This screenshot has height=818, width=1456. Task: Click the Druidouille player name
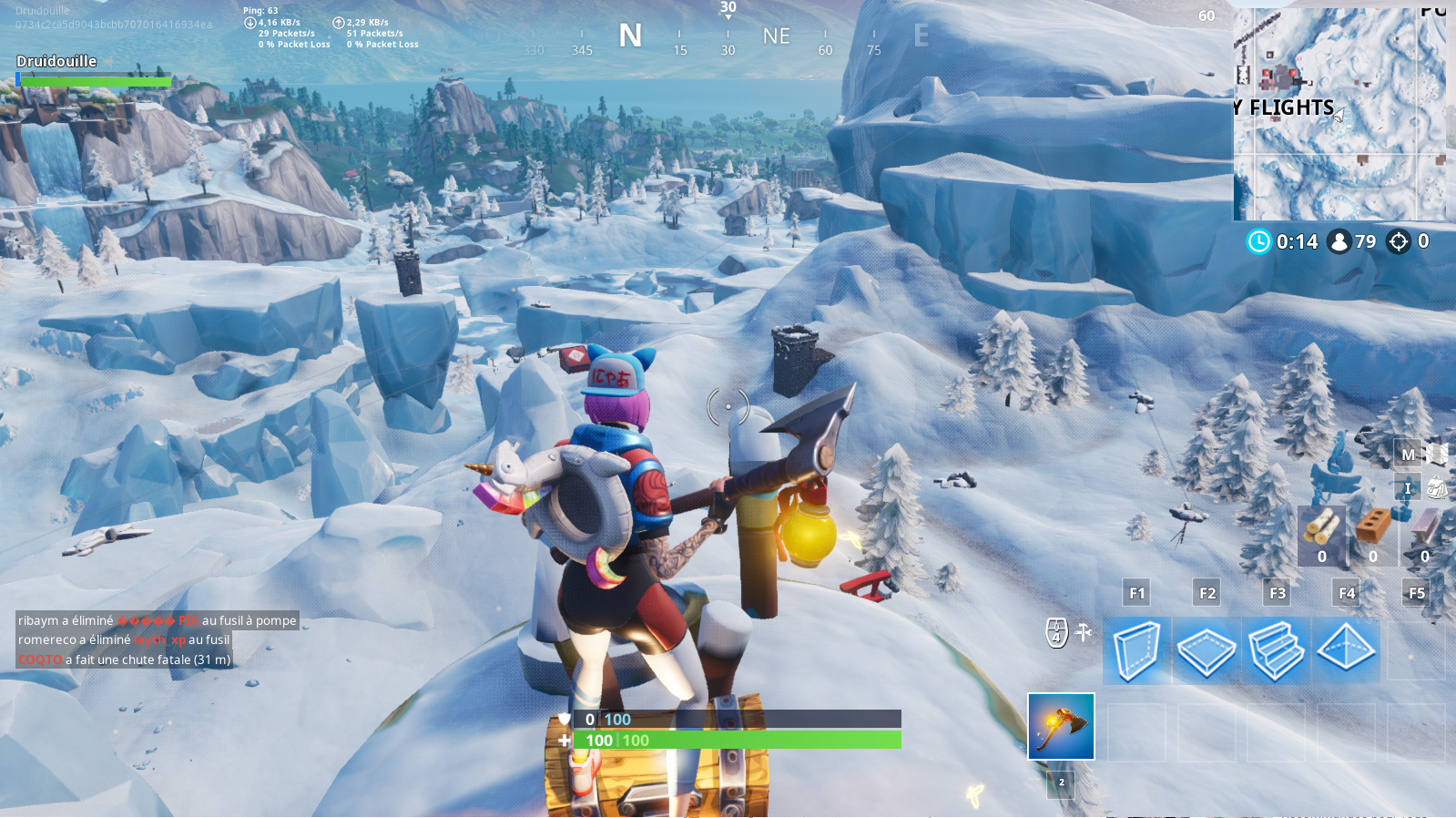56,61
